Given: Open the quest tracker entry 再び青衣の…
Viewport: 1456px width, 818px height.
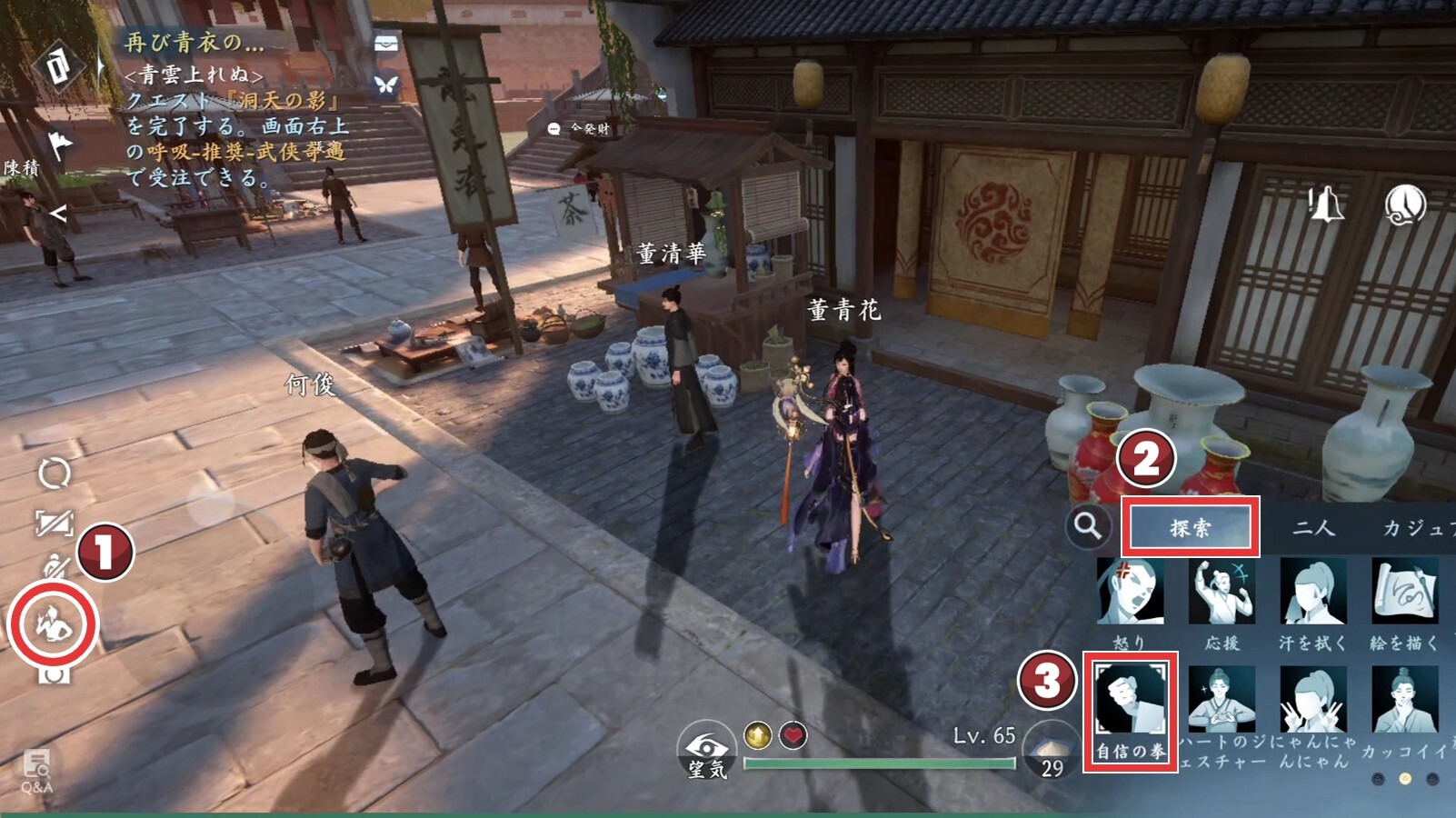Looking at the screenshot, I should [194, 42].
